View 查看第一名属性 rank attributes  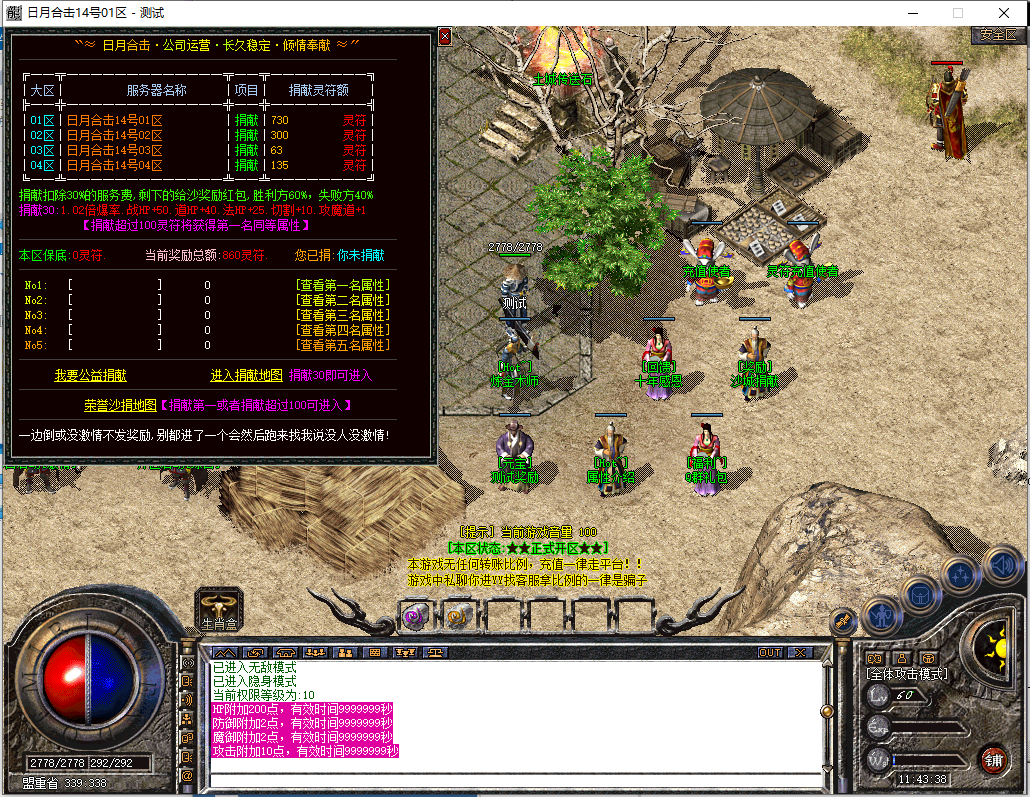click(x=343, y=285)
